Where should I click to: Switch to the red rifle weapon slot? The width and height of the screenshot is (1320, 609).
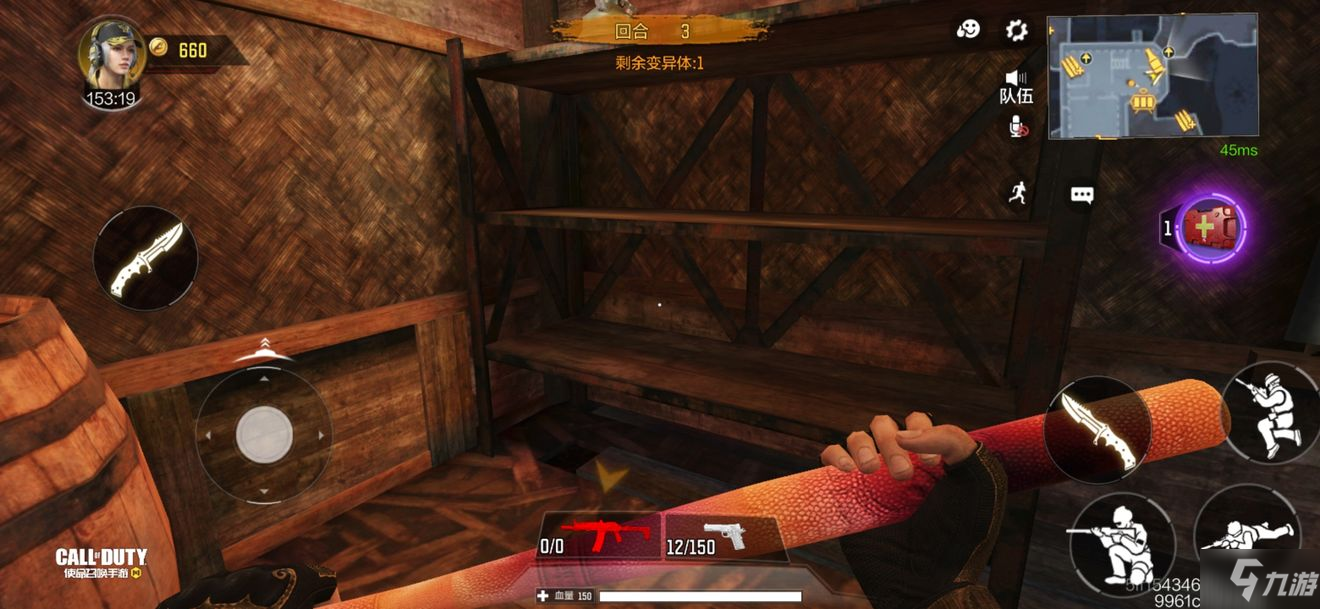click(x=600, y=535)
